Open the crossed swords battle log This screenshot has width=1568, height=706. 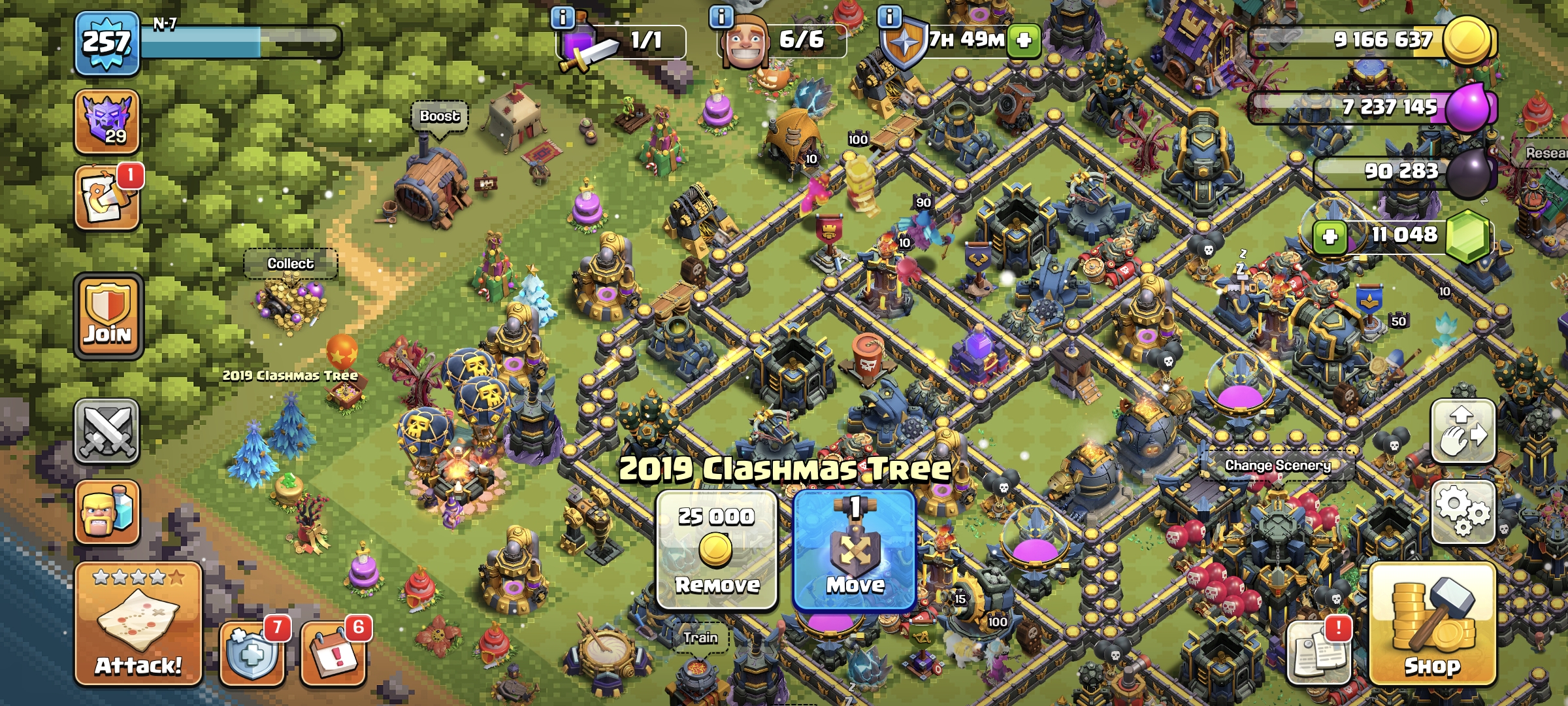coord(107,431)
